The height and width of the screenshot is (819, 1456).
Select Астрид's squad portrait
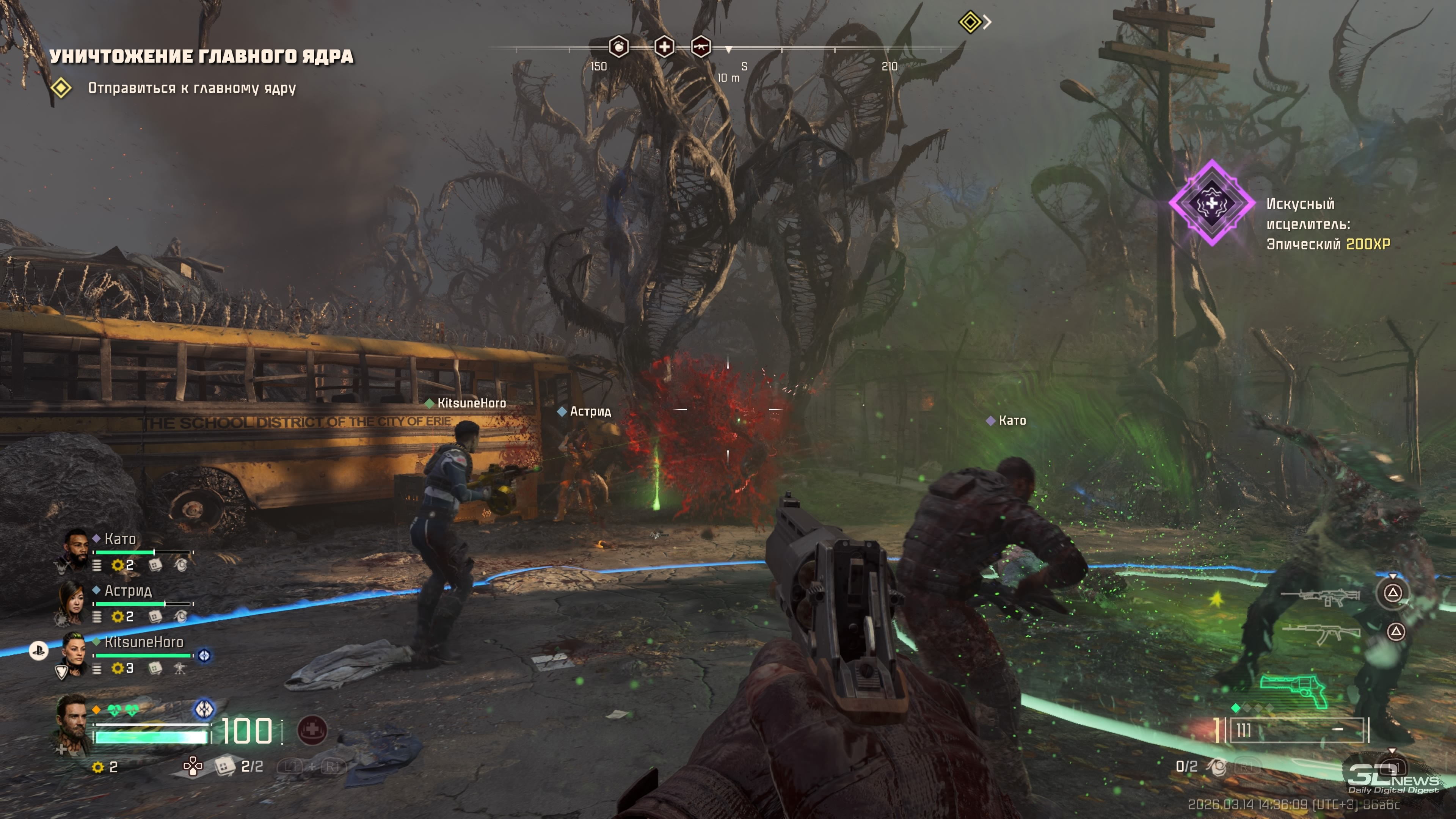click(72, 601)
